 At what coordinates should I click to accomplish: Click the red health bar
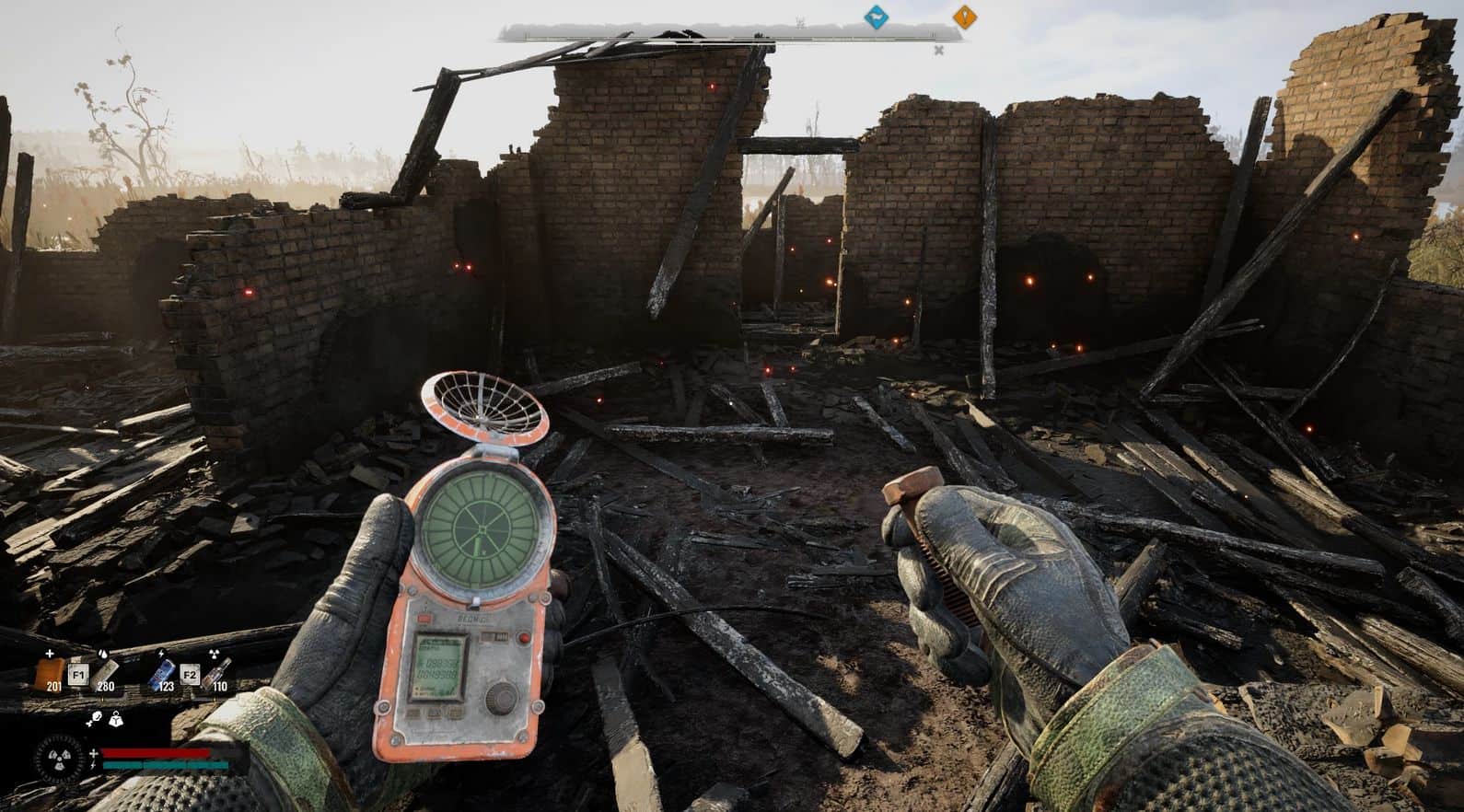point(157,753)
